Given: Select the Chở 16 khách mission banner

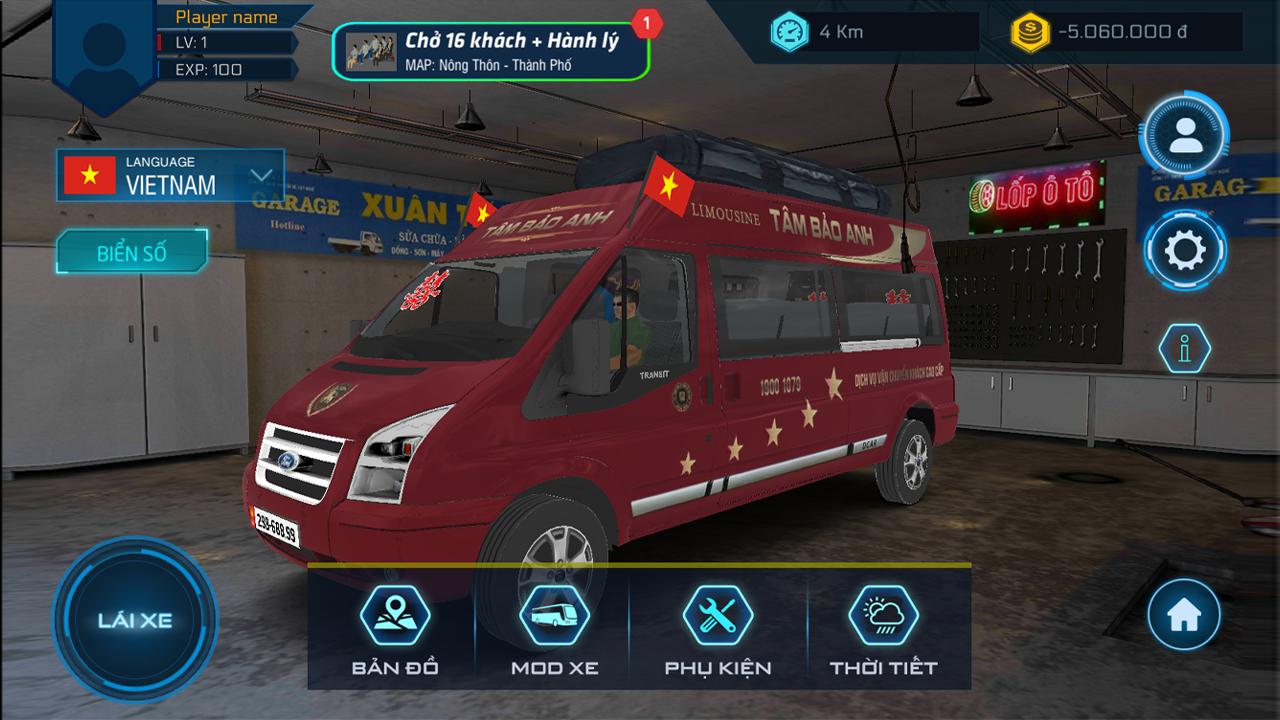Looking at the screenshot, I should pos(490,51).
